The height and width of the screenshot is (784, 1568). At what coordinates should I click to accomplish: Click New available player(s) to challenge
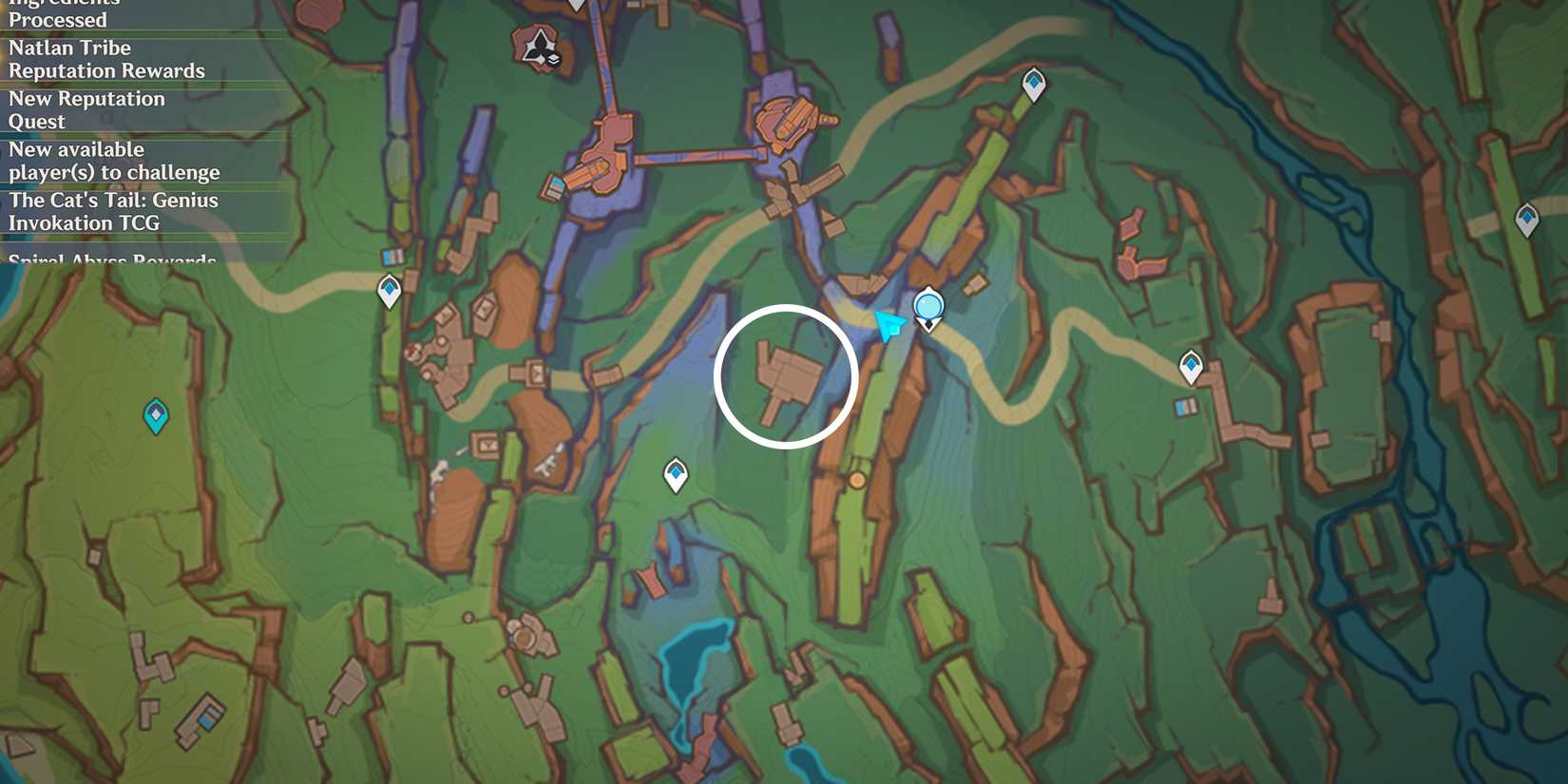pos(114,161)
